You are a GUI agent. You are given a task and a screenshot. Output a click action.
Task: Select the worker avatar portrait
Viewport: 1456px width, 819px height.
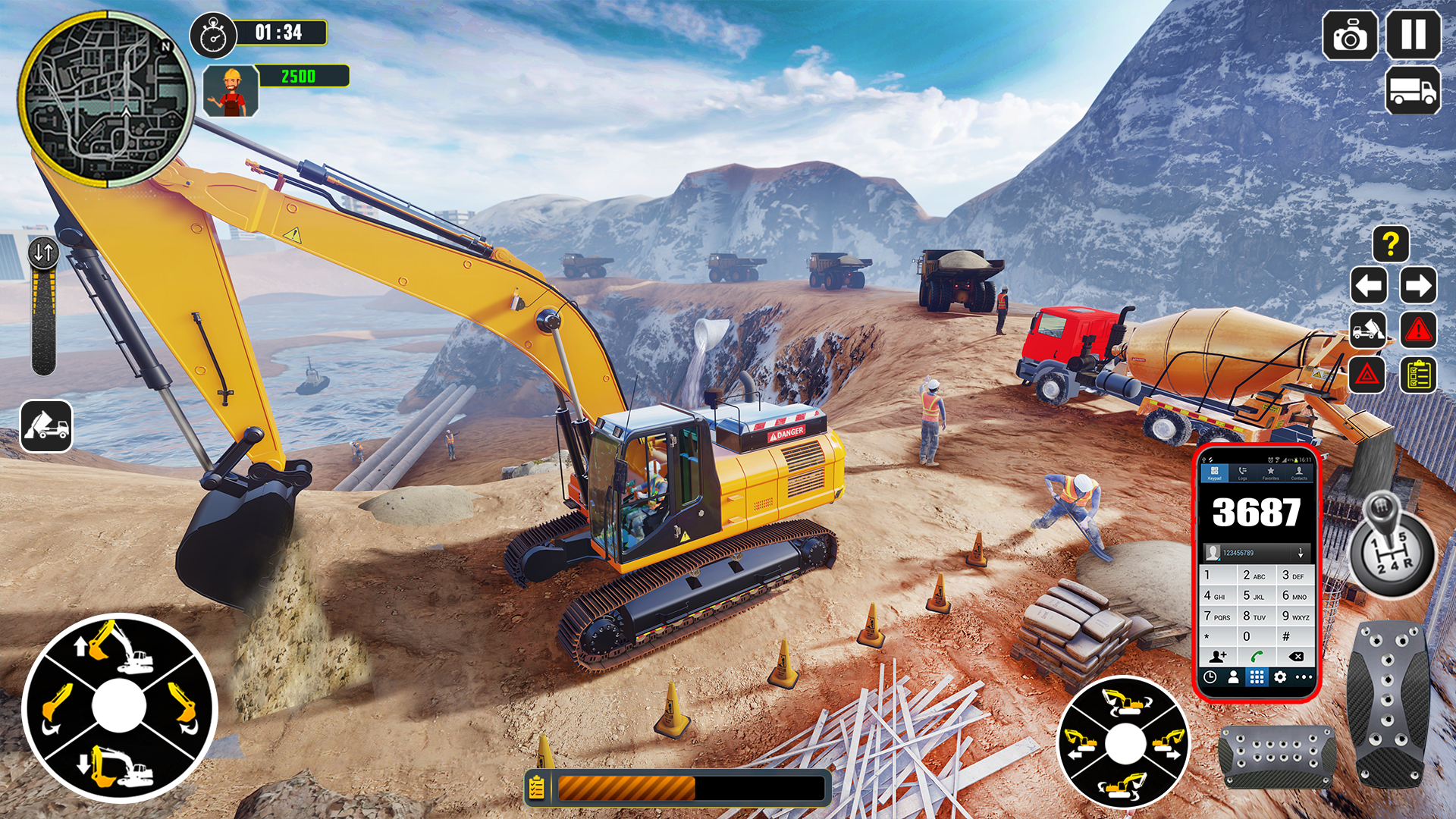tap(231, 91)
